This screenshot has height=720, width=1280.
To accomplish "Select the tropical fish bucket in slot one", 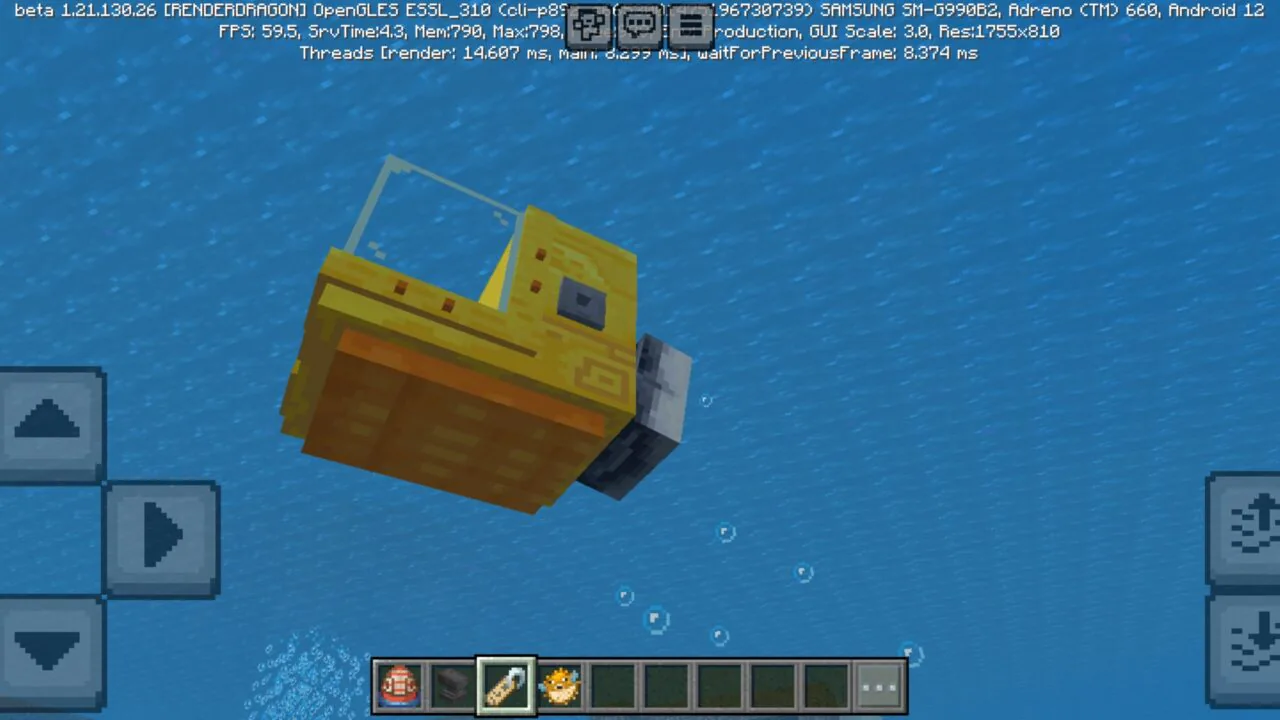I will tap(399, 683).
